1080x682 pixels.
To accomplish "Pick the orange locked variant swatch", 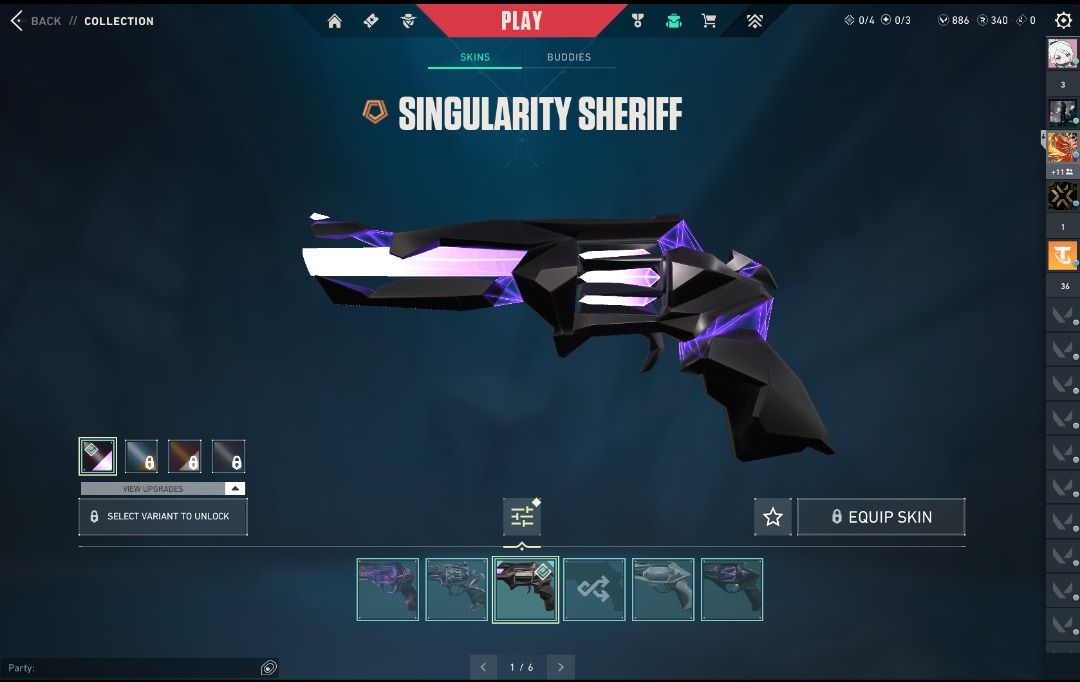I will tap(185, 456).
